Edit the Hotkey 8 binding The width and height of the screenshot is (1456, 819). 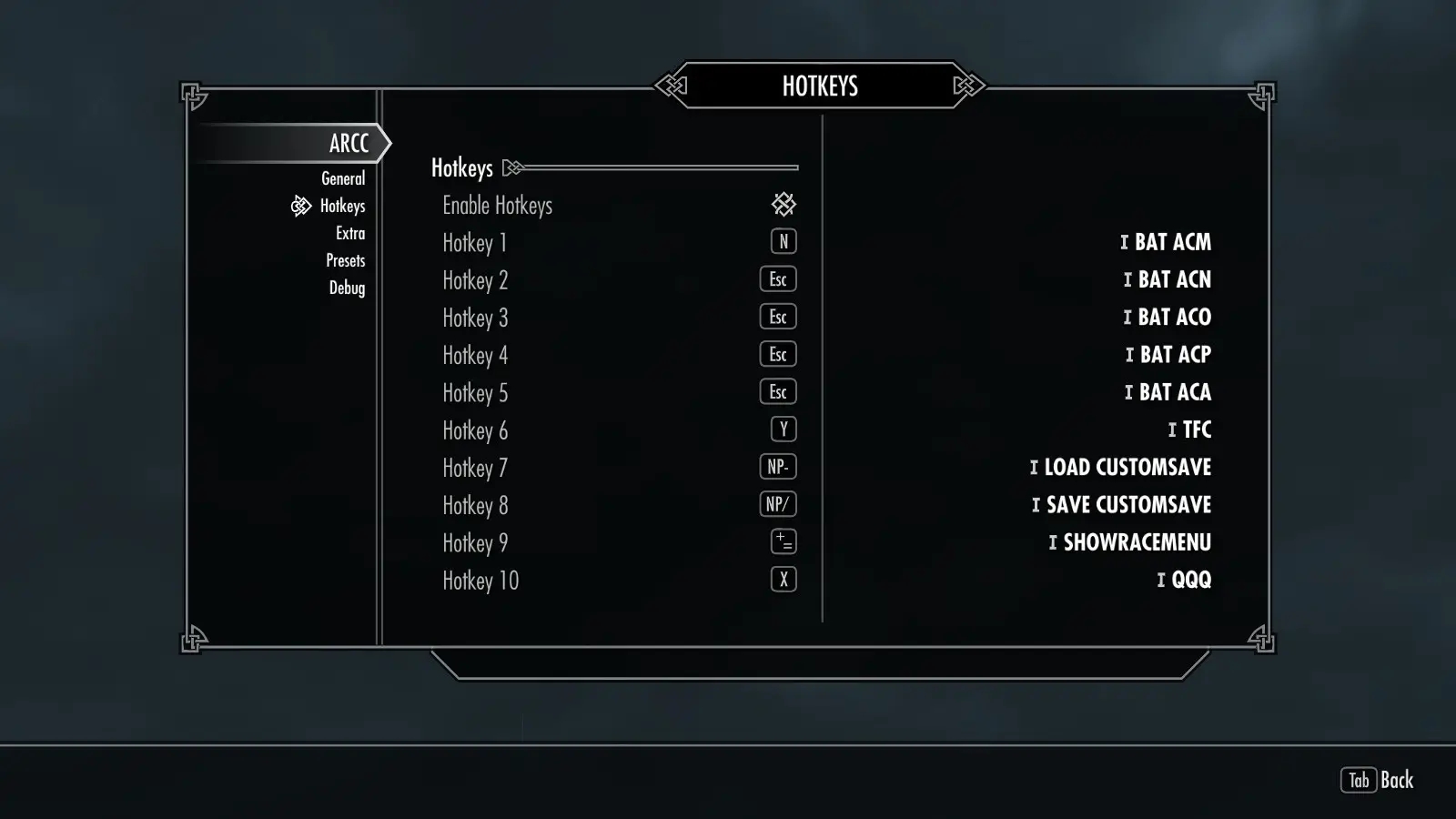tap(777, 505)
